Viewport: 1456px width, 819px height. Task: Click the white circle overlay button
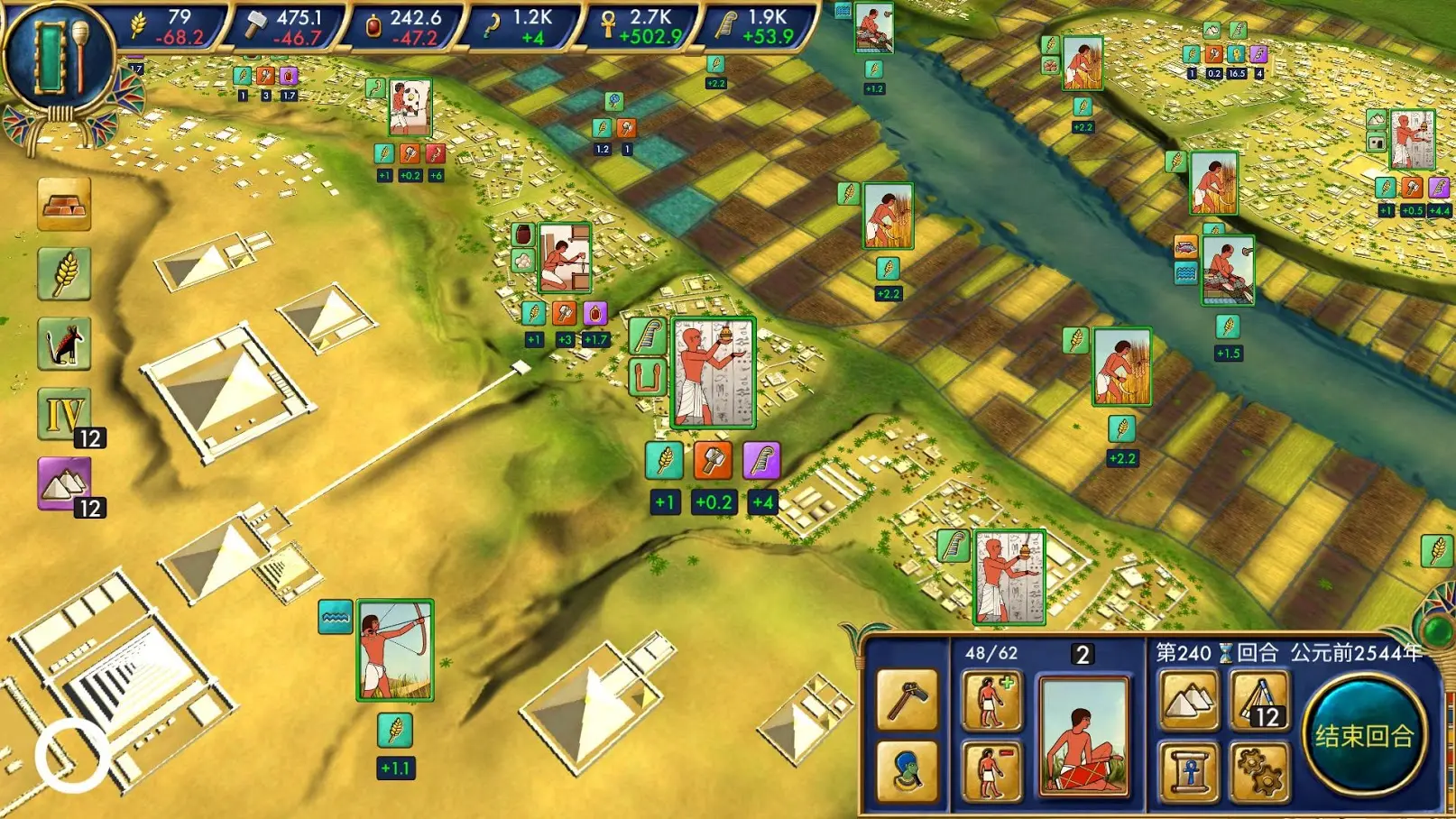click(71, 757)
